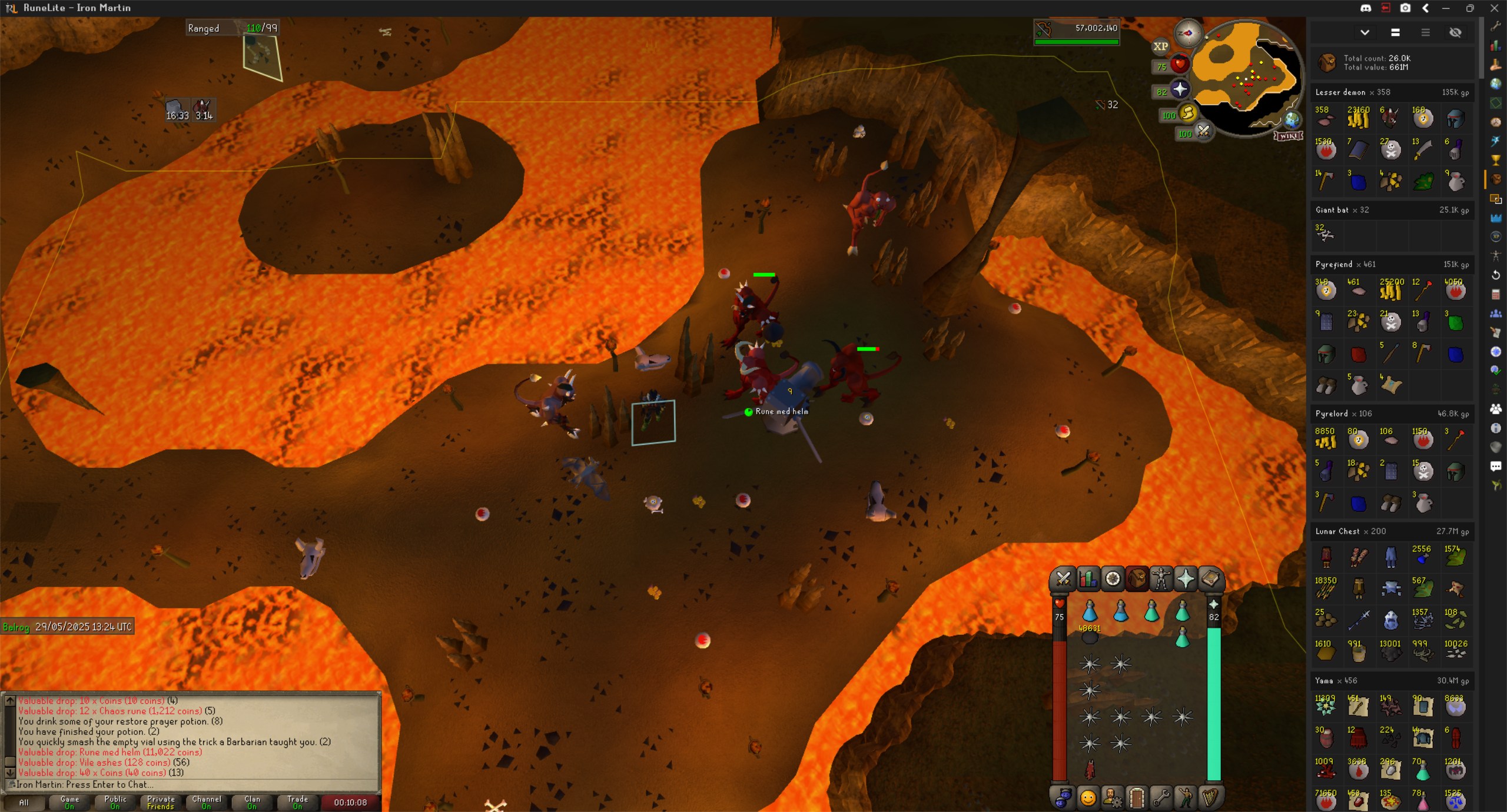The height and width of the screenshot is (812, 1507).
Task: Open the Logout door tab
Action: click(x=1137, y=797)
